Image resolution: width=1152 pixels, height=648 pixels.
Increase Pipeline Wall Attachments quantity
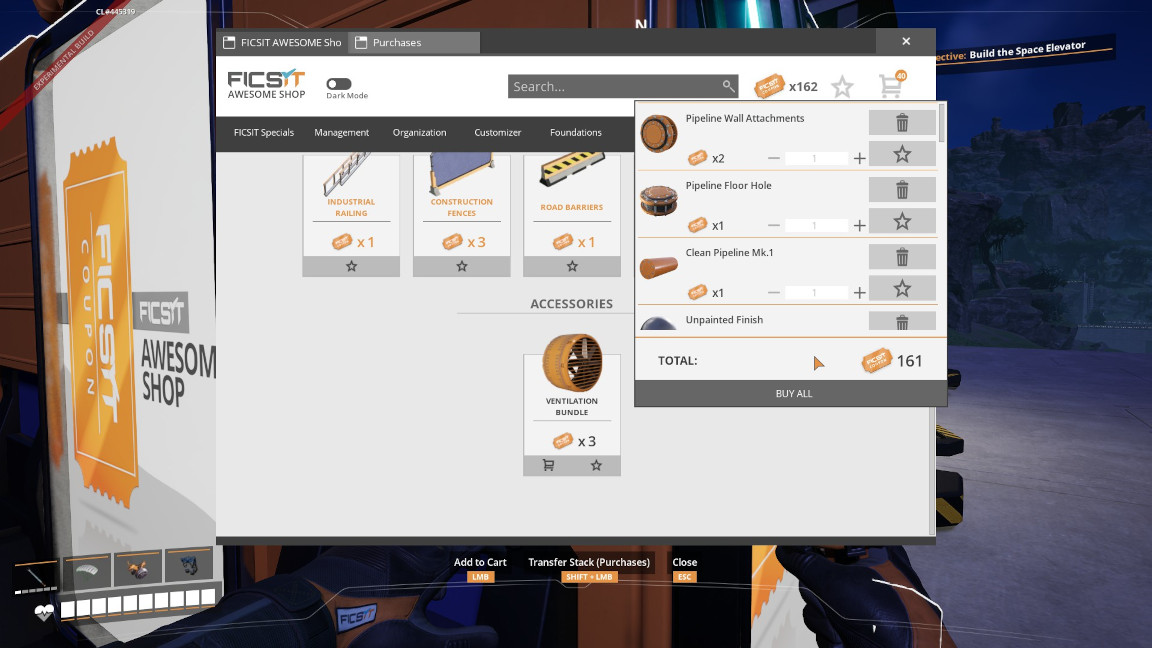860,158
